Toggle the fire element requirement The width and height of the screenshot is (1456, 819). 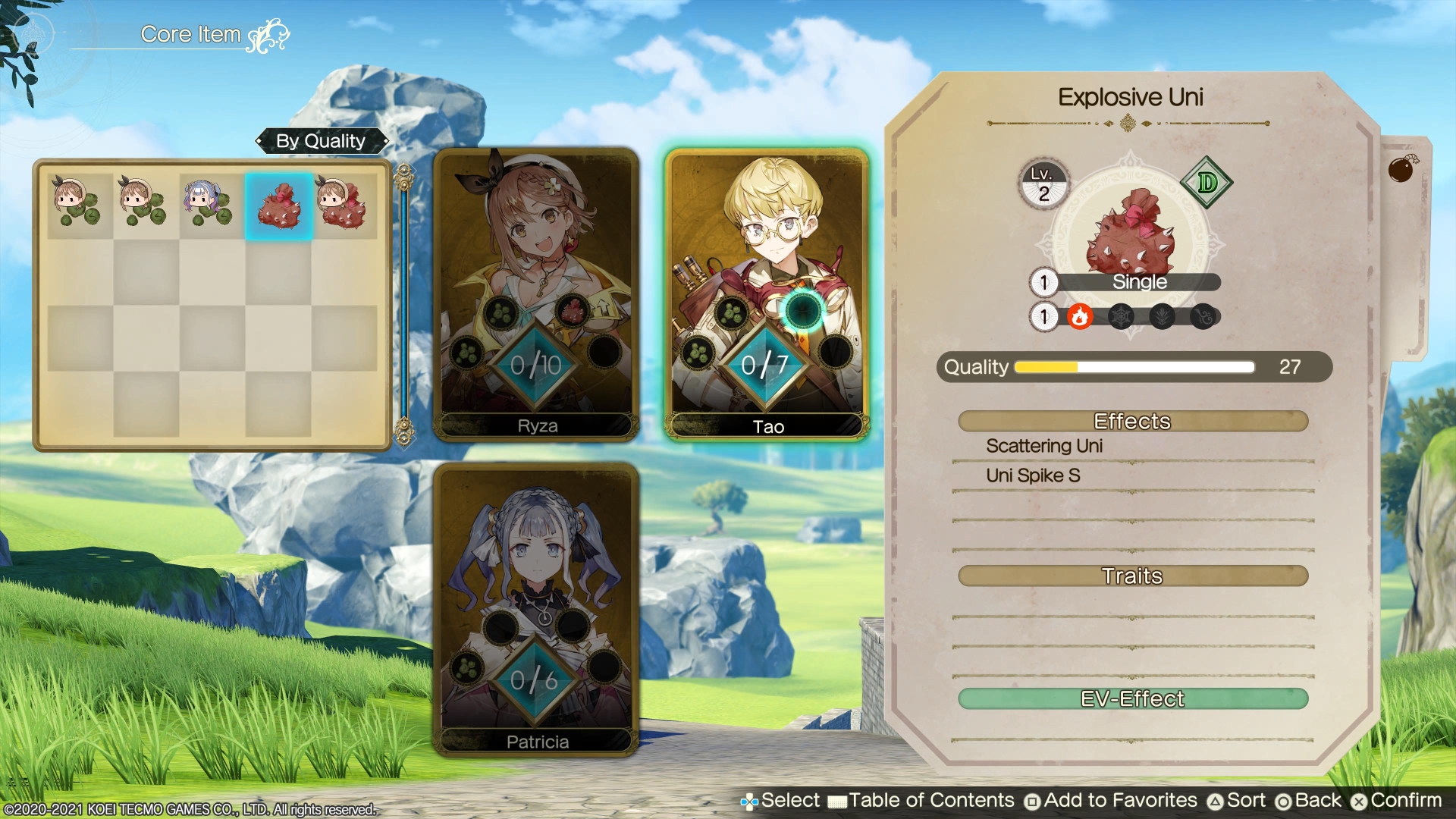pos(1080,316)
